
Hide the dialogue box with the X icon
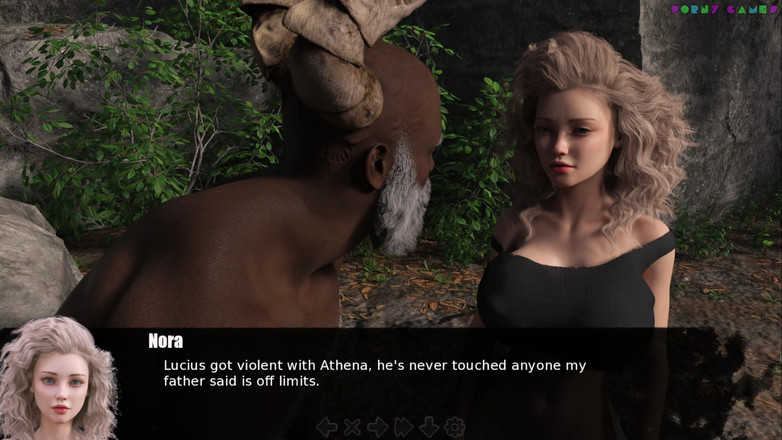(352, 427)
